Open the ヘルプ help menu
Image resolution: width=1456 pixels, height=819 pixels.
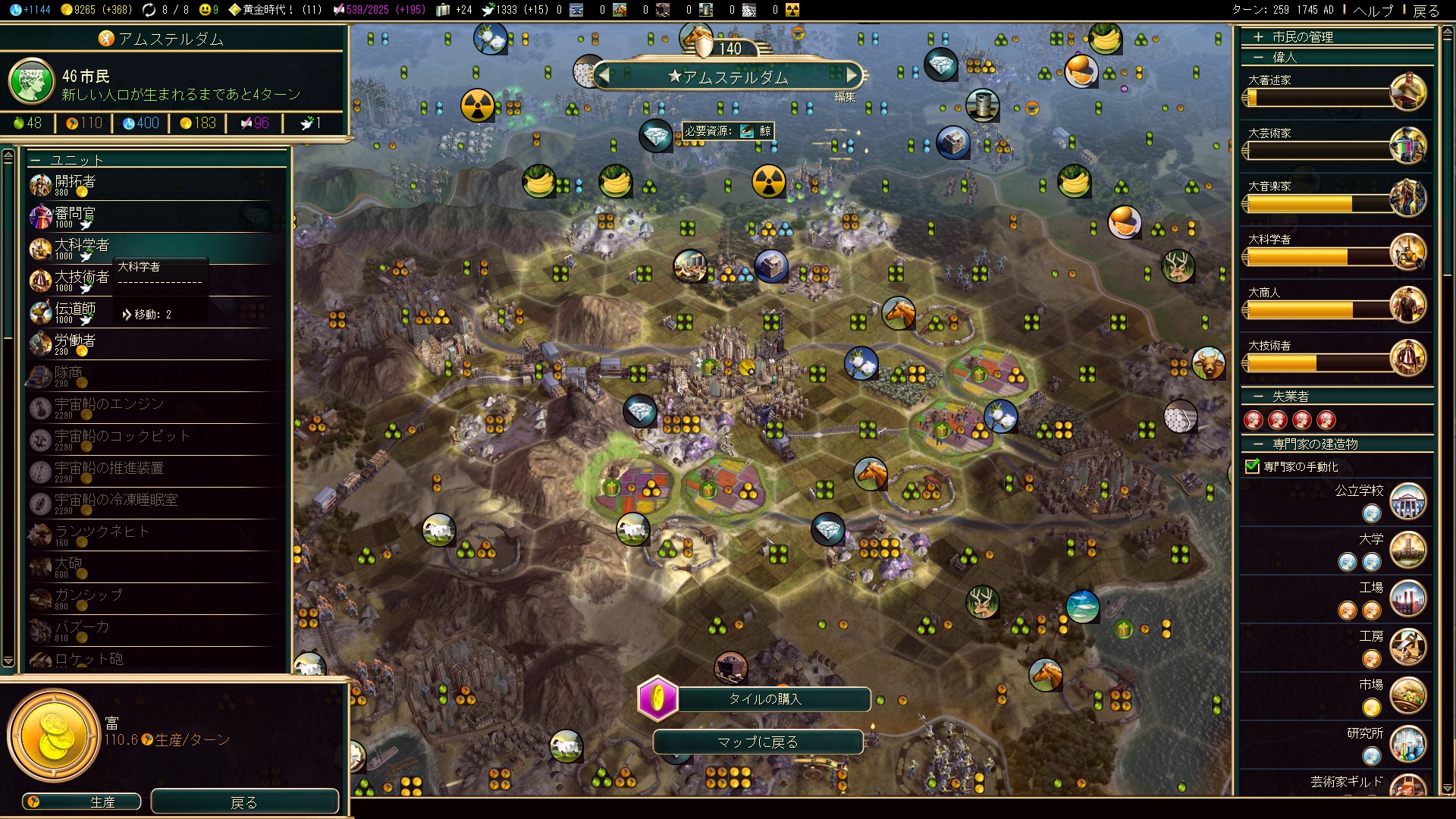pos(1373,10)
